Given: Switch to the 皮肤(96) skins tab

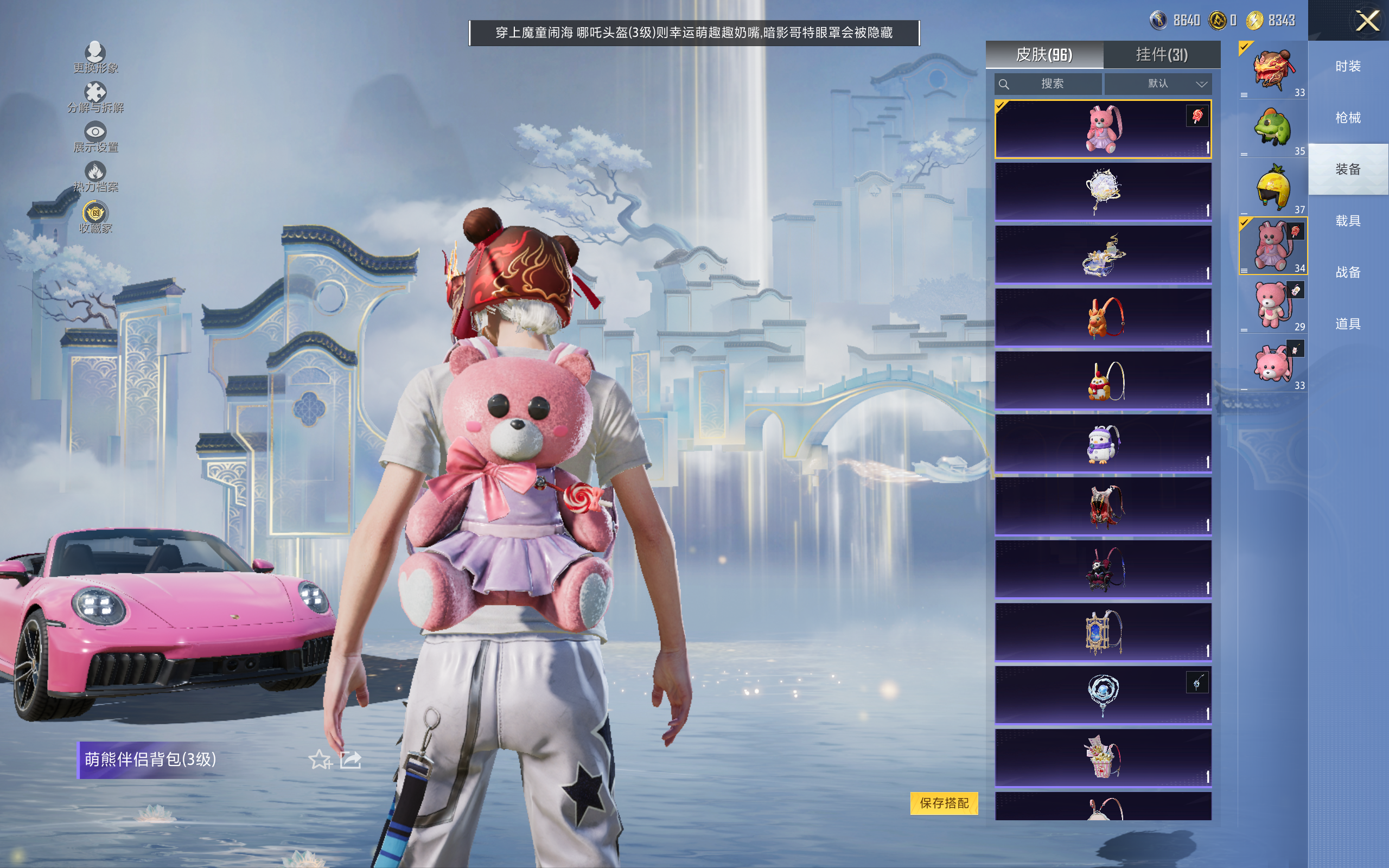Looking at the screenshot, I should [x=1044, y=55].
